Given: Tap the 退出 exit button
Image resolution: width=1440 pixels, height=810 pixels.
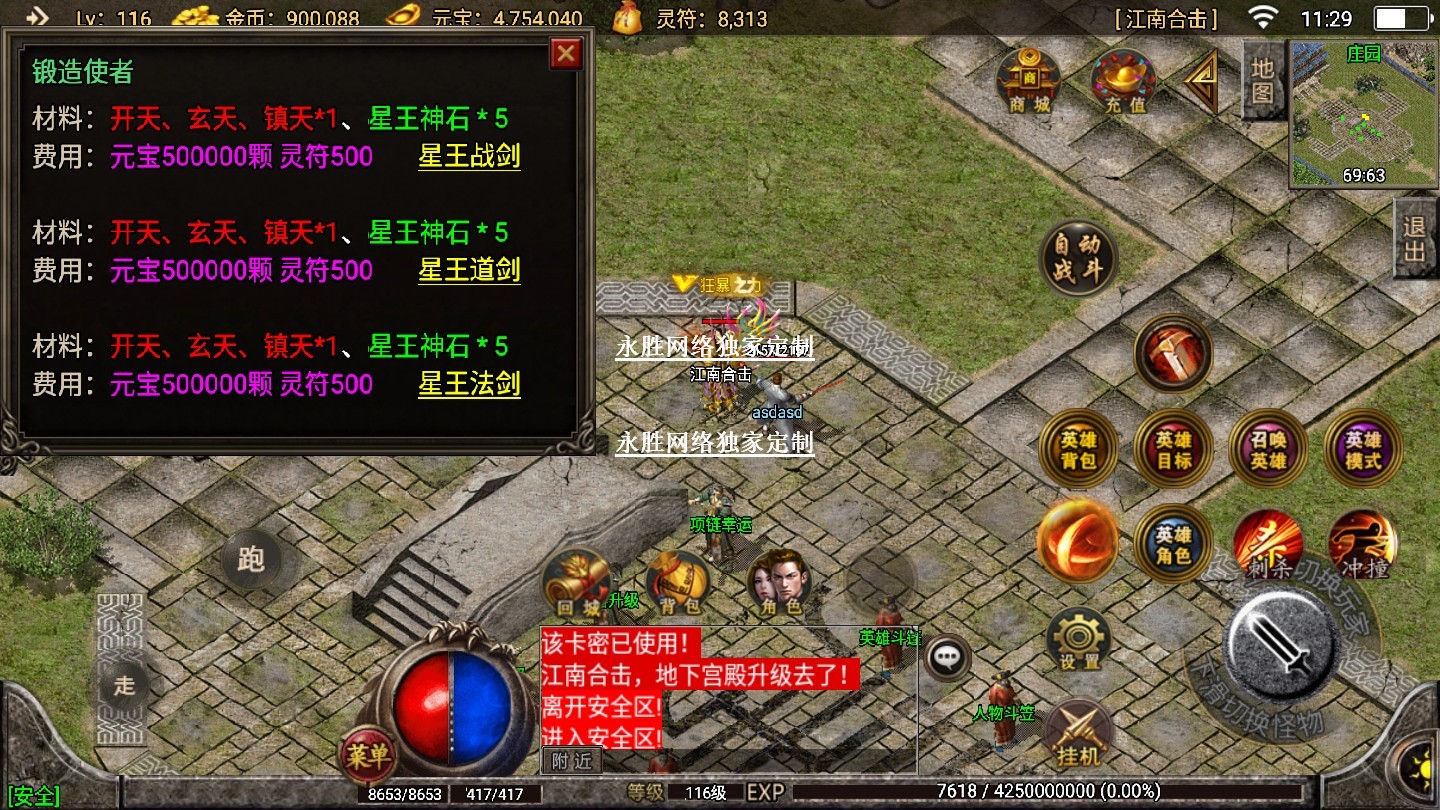Looking at the screenshot, I should tap(1414, 238).
